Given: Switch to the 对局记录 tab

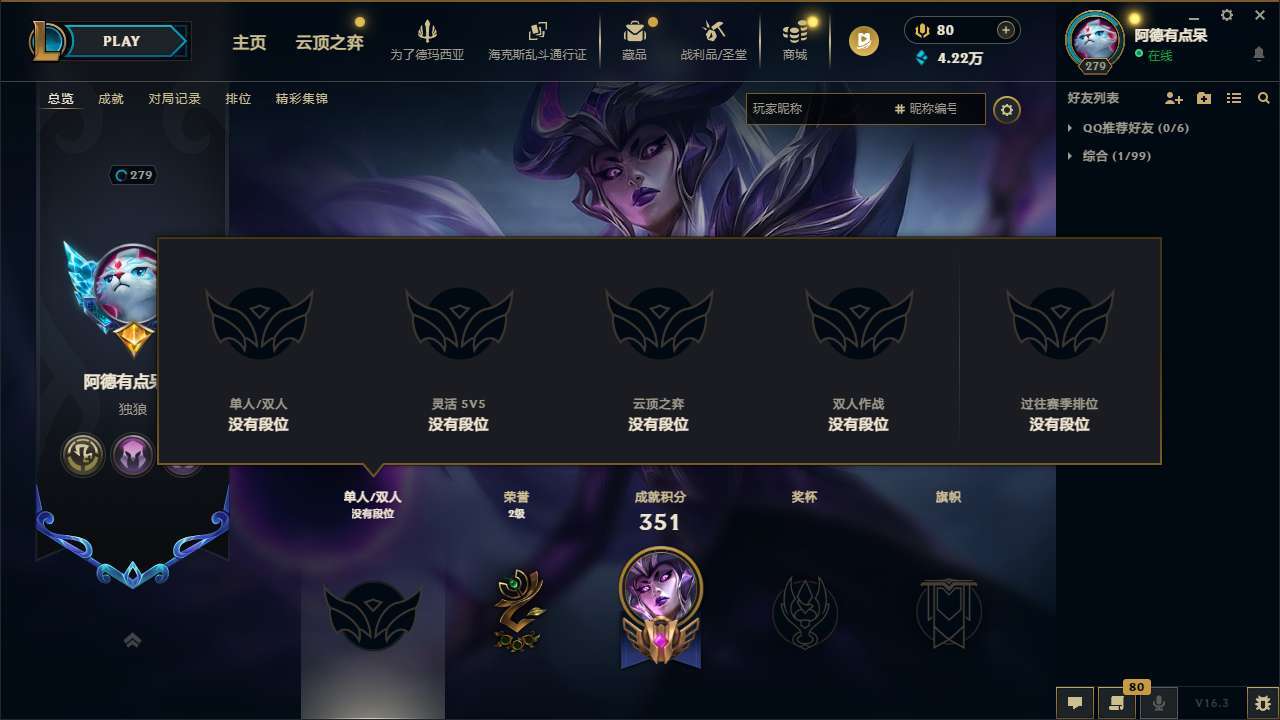Looking at the screenshot, I should (x=175, y=98).
